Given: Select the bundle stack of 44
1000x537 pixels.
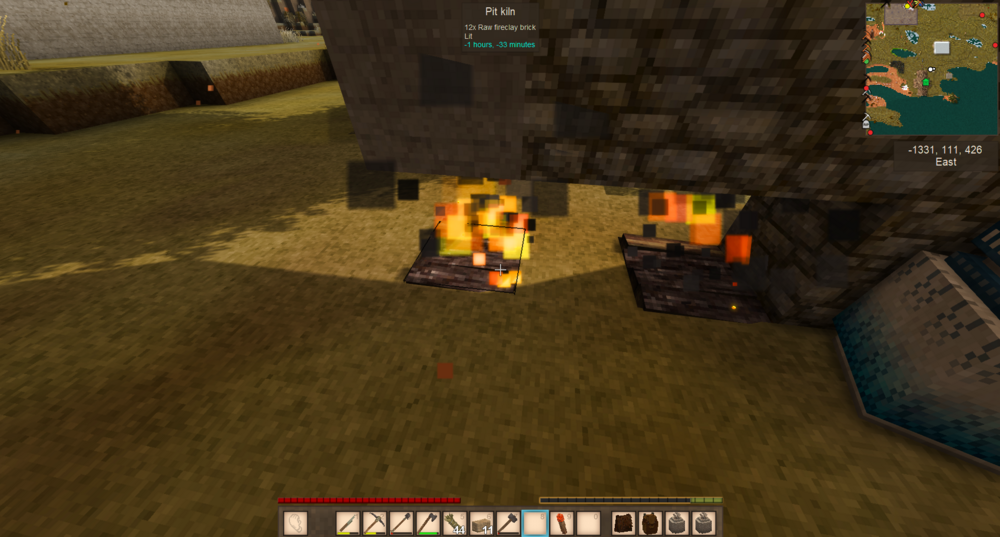Looking at the screenshot, I should [x=456, y=522].
